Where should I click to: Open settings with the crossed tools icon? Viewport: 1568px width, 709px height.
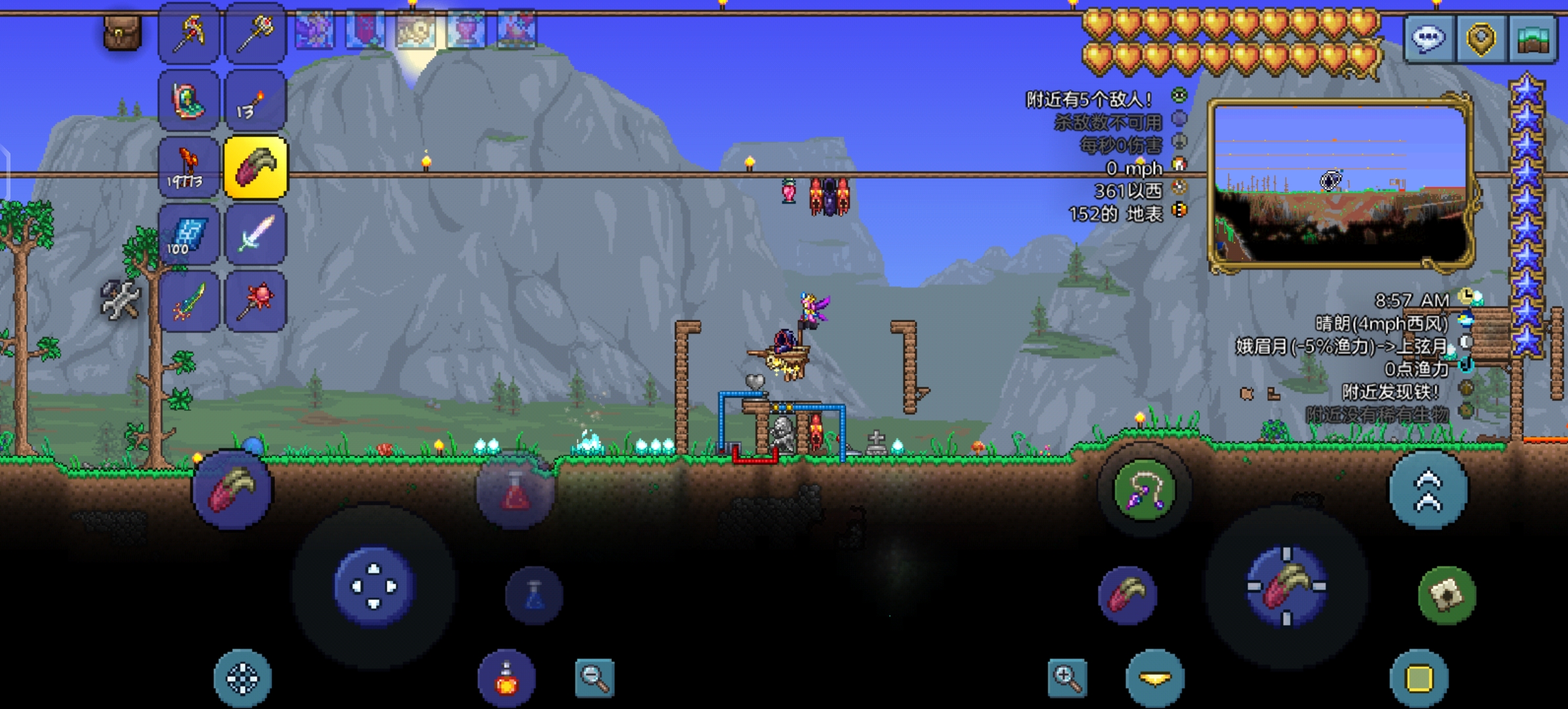pos(121,301)
